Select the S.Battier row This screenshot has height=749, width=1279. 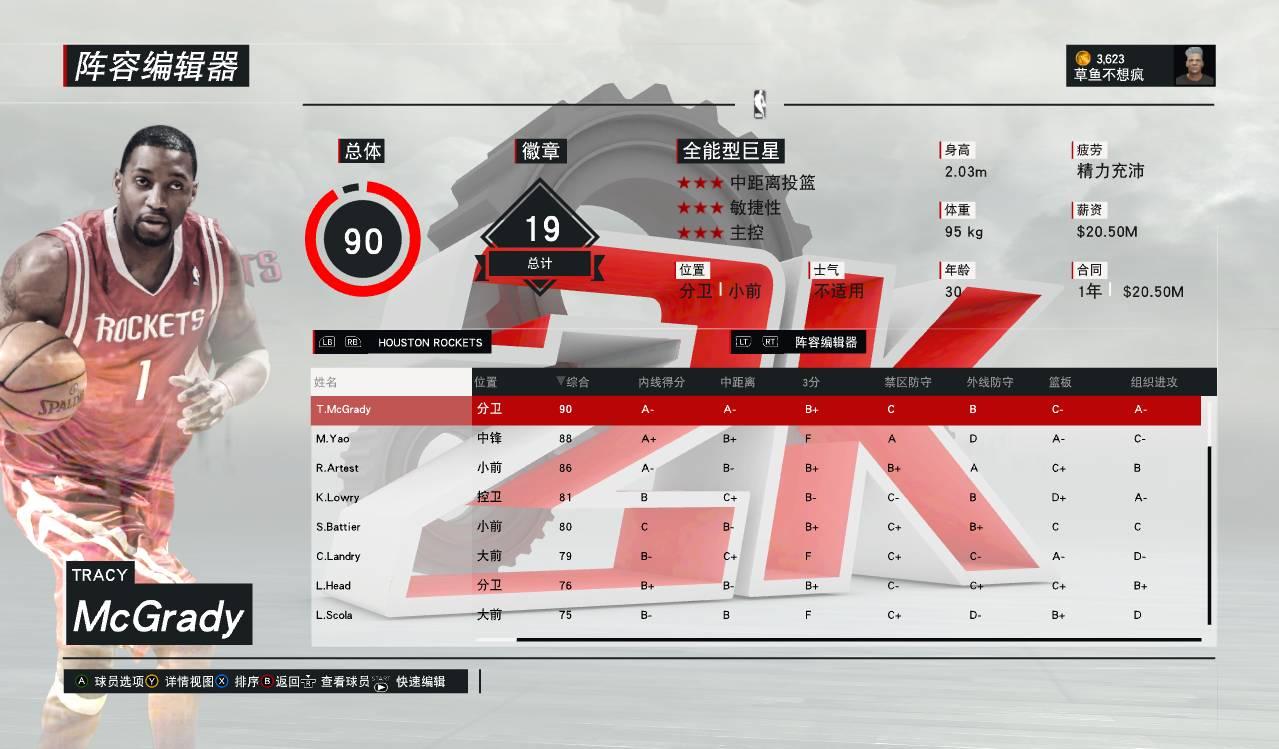click(337, 527)
